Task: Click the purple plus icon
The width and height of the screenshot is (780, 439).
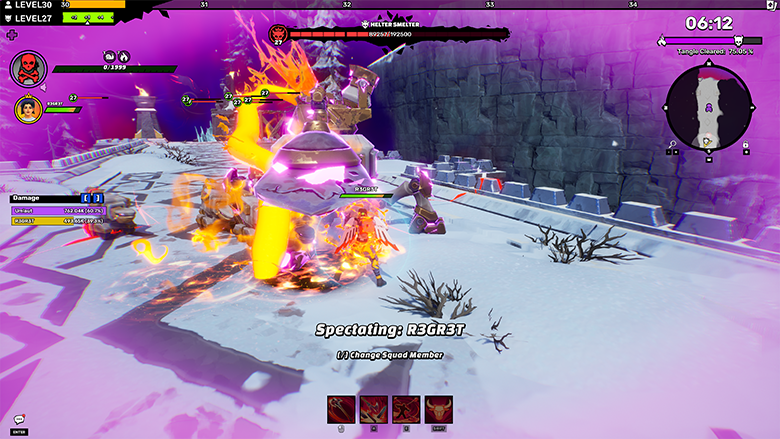Action: pos(12,34)
